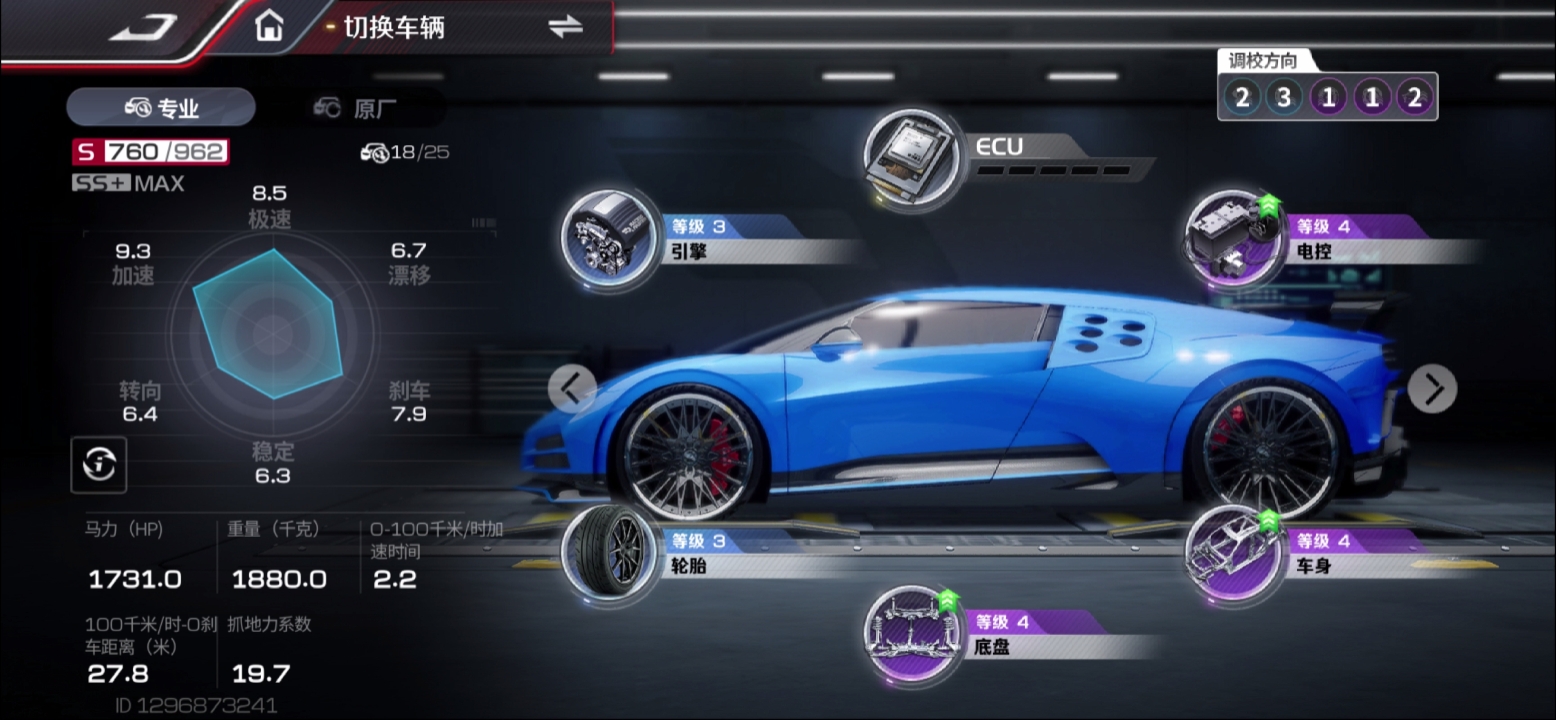Show the previous car with left arrow
Screen dimensions: 1556x720
pos(572,388)
